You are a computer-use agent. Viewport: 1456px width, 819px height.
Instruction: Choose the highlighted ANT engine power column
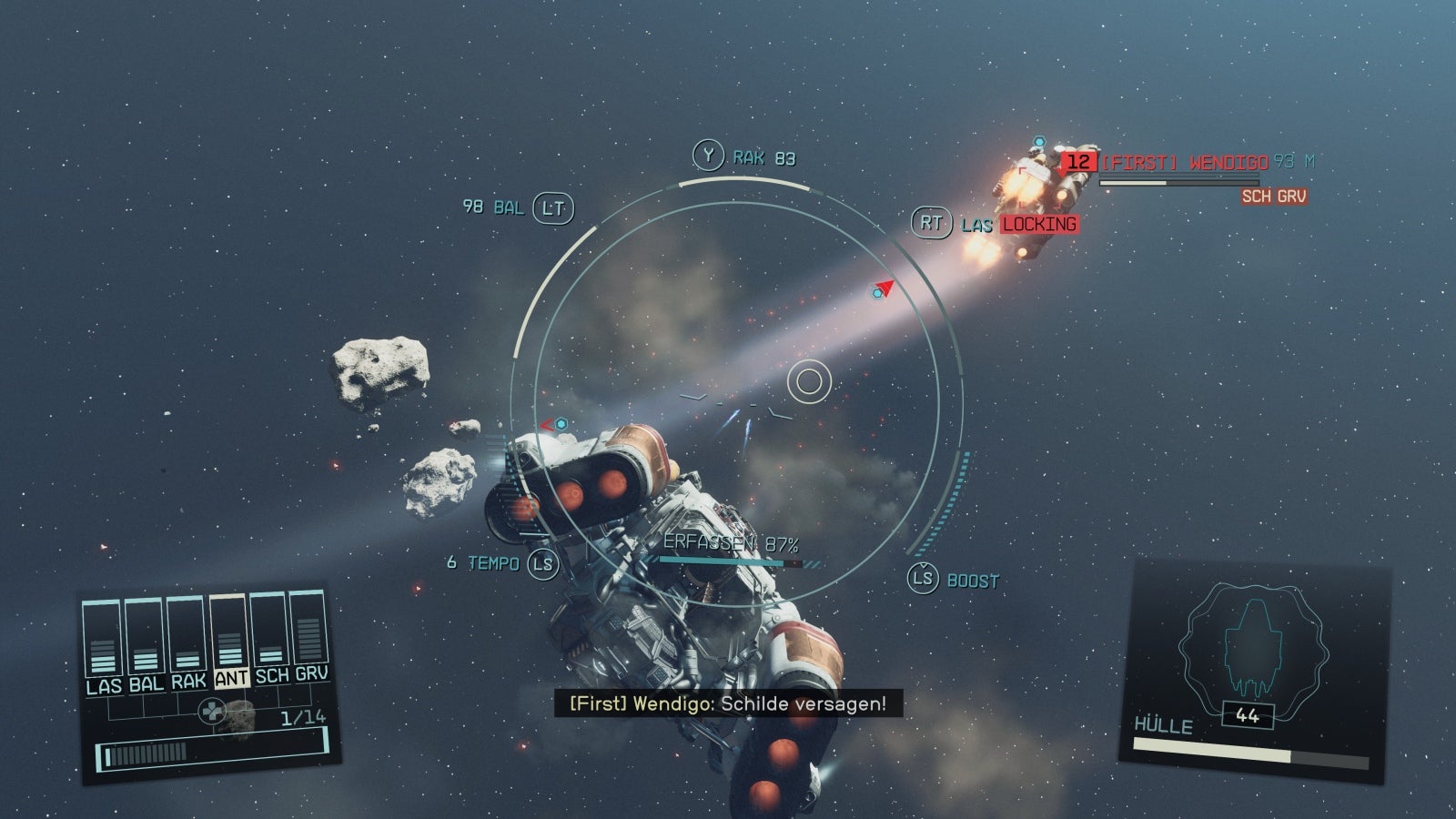230,632
